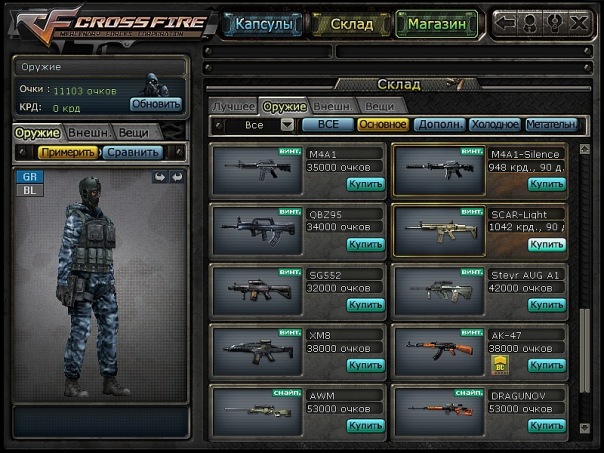Select the GR team button
Image resolution: width=604 pixels, height=453 pixels.
[28, 176]
